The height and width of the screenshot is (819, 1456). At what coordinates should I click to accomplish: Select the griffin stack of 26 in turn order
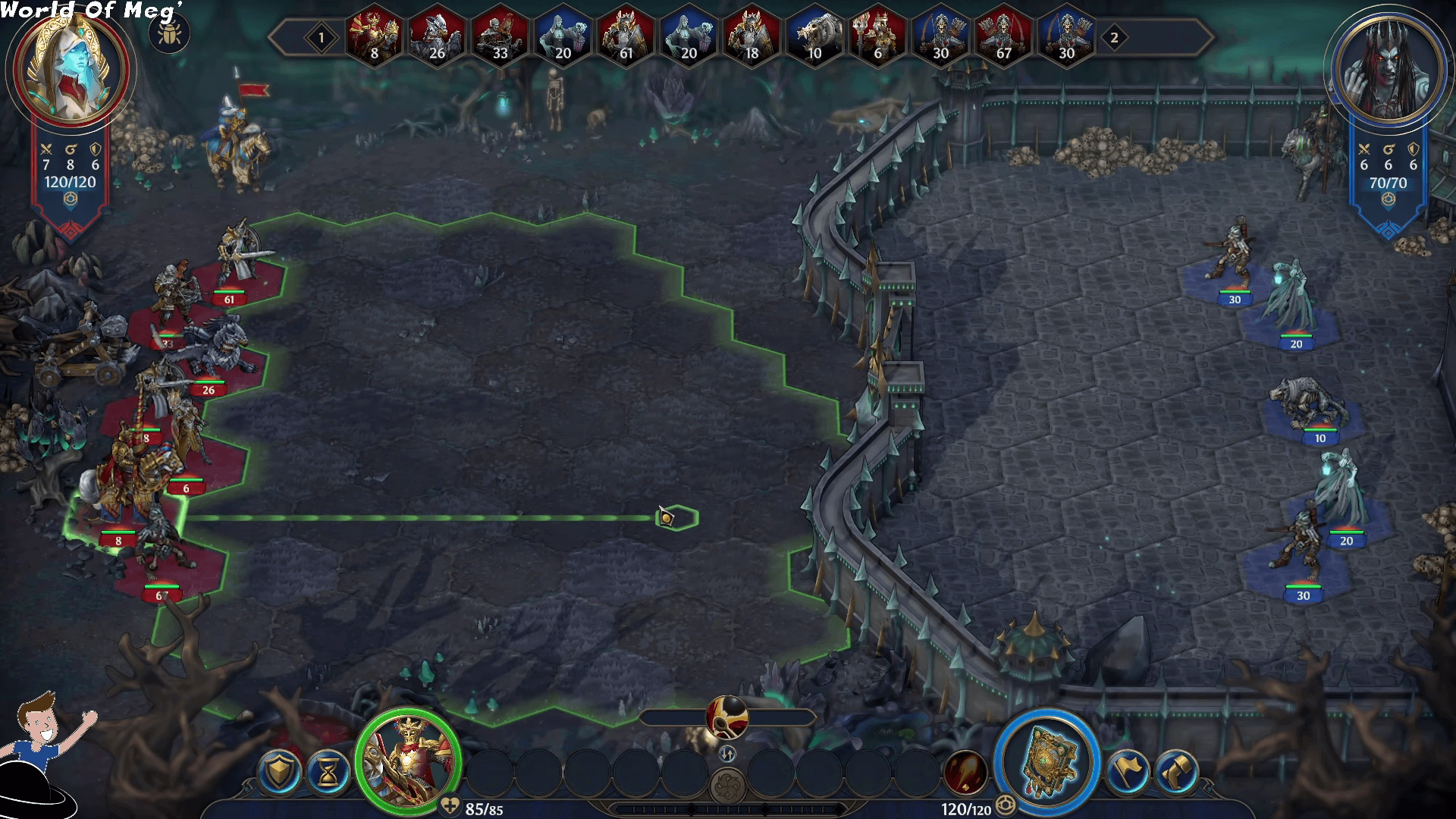pyautogui.click(x=436, y=37)
